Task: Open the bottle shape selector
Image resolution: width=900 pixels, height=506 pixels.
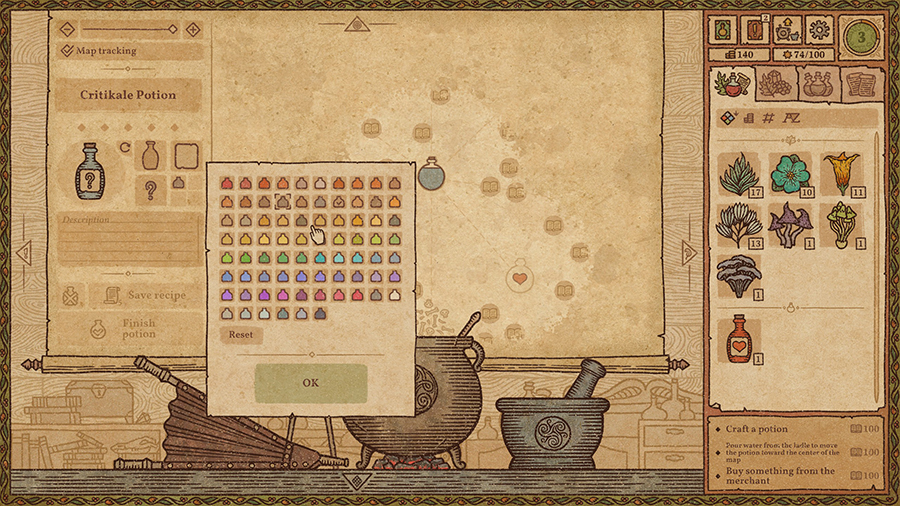Action: 151,155
